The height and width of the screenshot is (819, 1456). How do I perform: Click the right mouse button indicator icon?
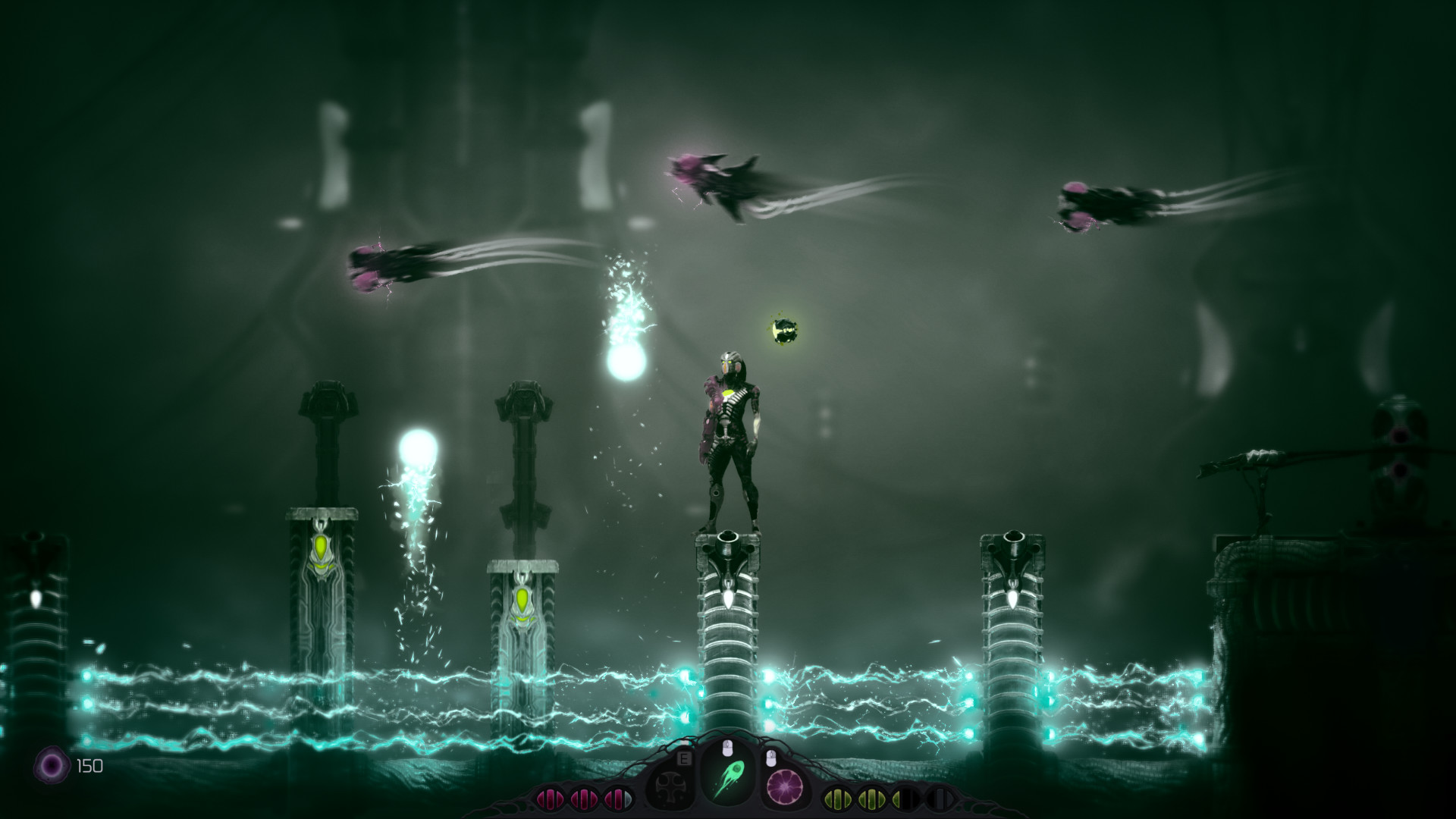coord(770,758)
